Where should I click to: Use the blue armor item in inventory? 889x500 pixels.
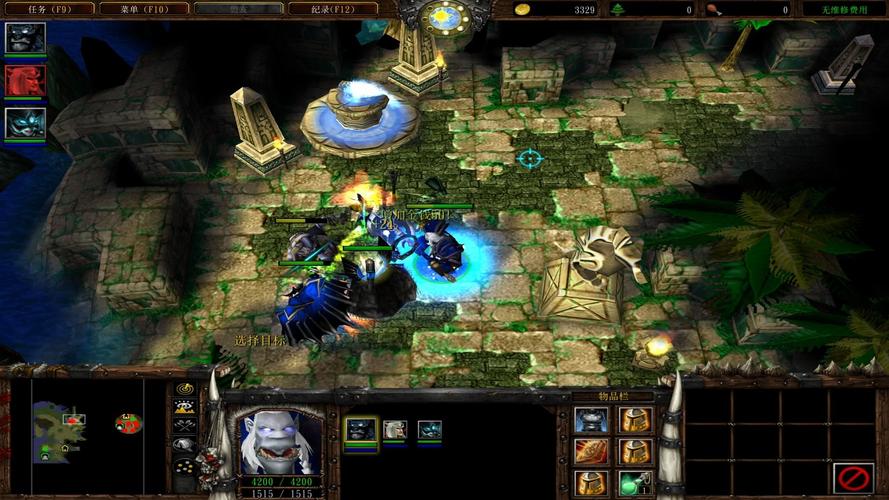point(590,420)
